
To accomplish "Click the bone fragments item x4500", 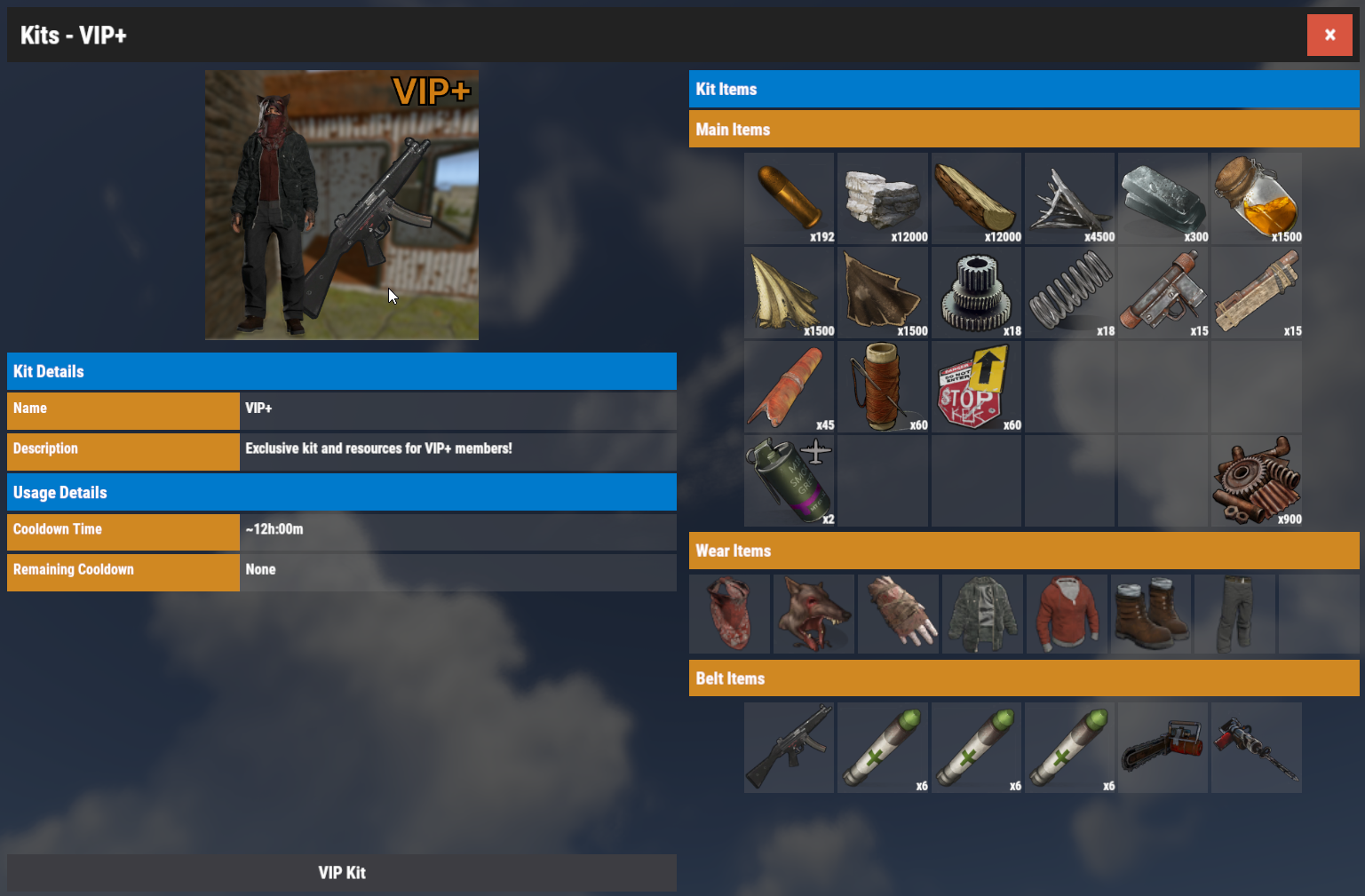I will pyautogui.click(x=1069, y=198).
